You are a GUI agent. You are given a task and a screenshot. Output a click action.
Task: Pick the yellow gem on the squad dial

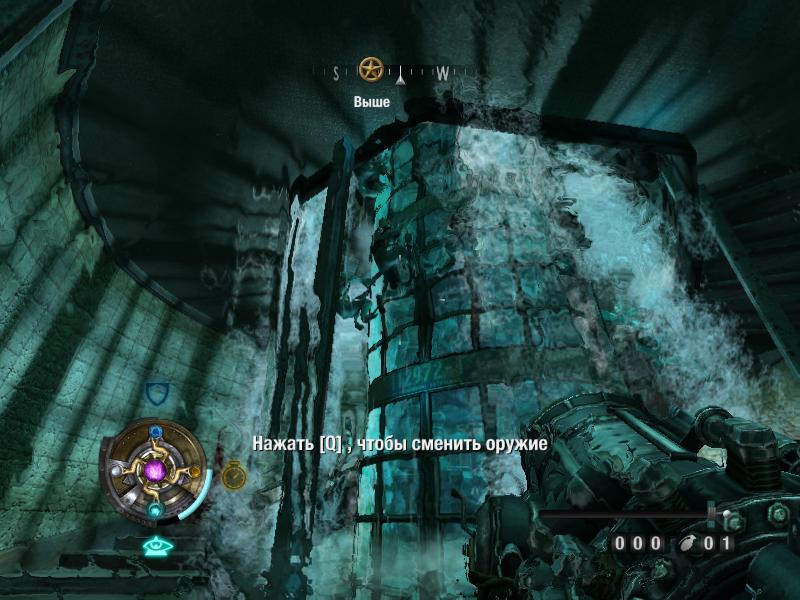(196, 470)
